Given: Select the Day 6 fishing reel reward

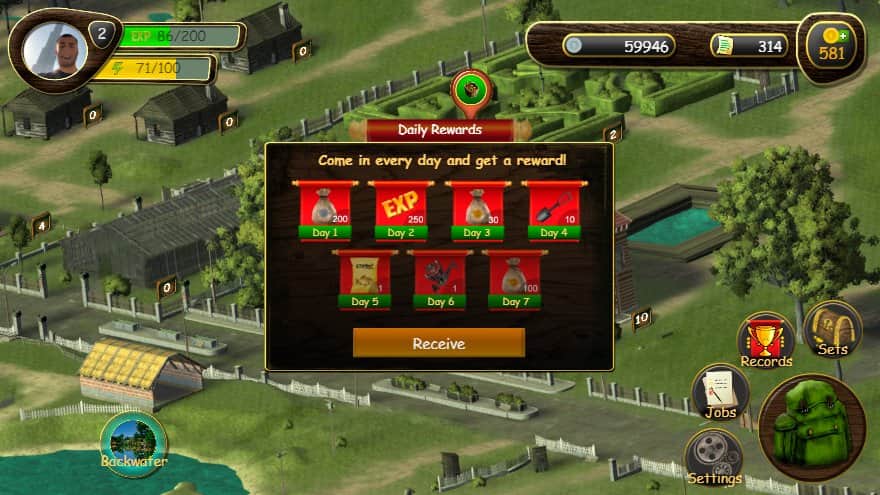Looking at the screenshot, I should point(440,277).
